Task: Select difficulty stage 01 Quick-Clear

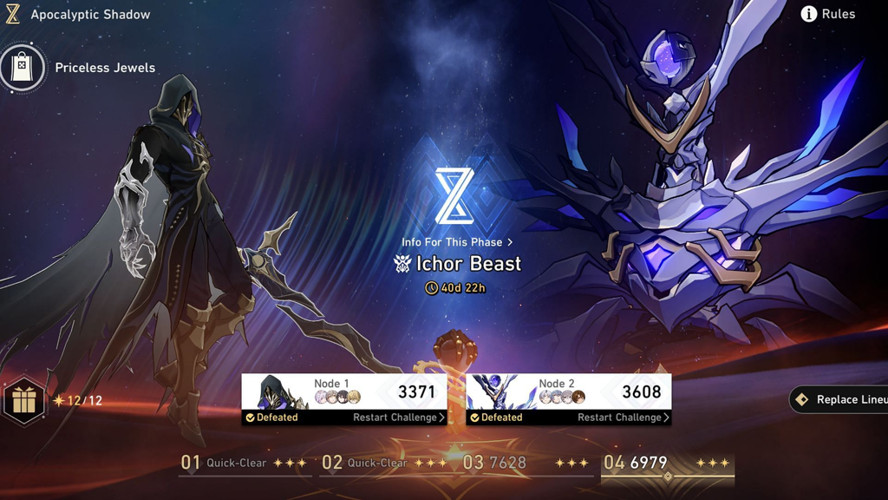Action: click(243, 463)
